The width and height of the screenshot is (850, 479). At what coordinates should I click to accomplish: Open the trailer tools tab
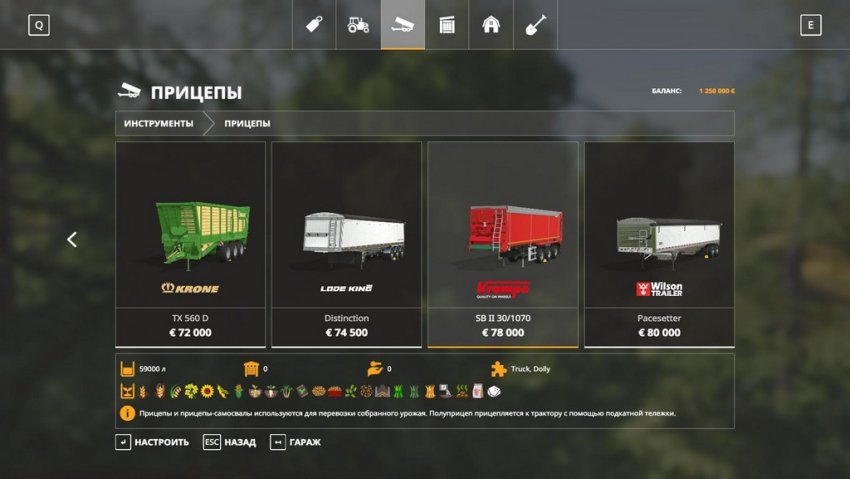[x=402, y=25]
